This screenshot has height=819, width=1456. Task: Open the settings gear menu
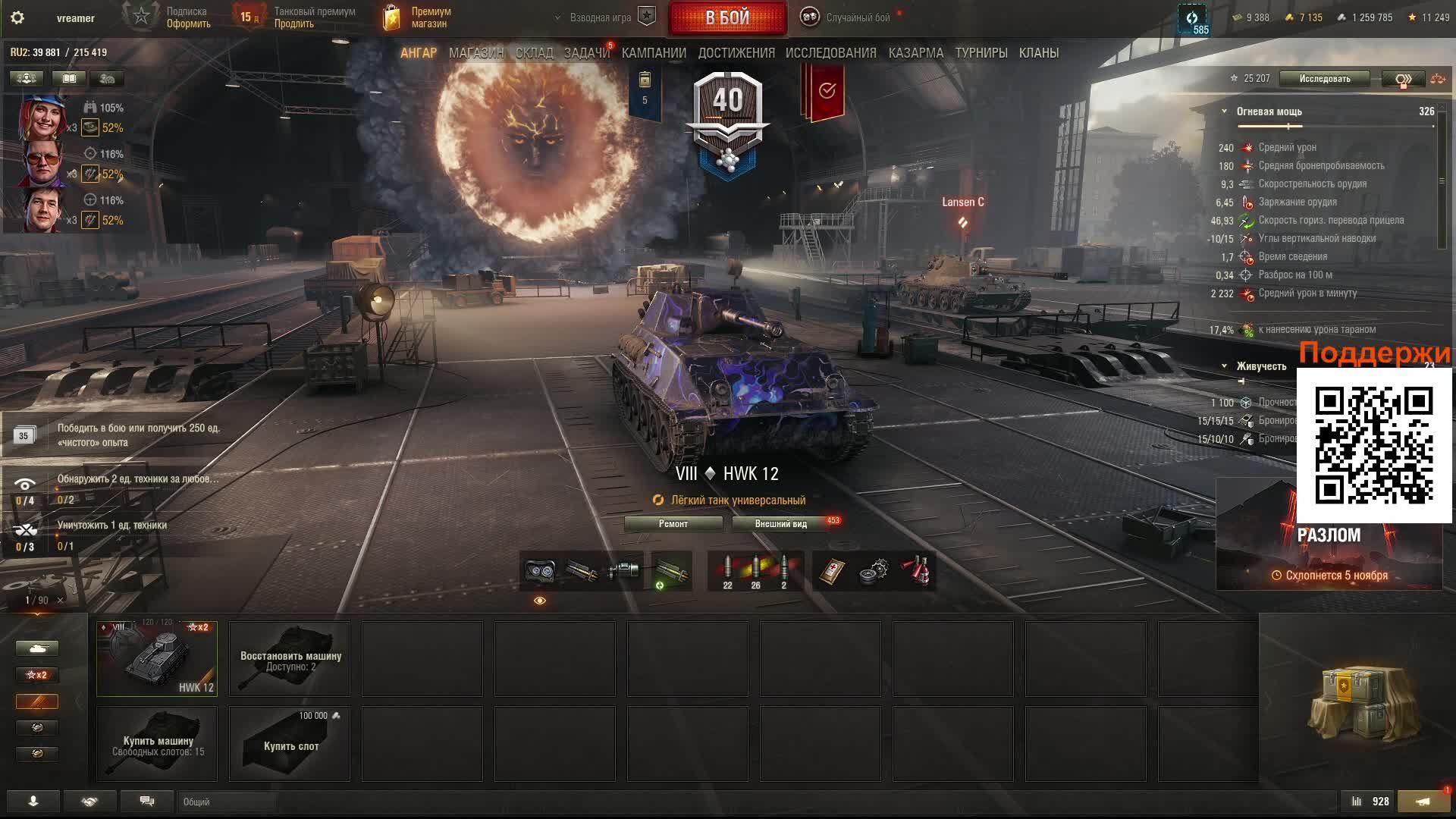coord(17,18)
